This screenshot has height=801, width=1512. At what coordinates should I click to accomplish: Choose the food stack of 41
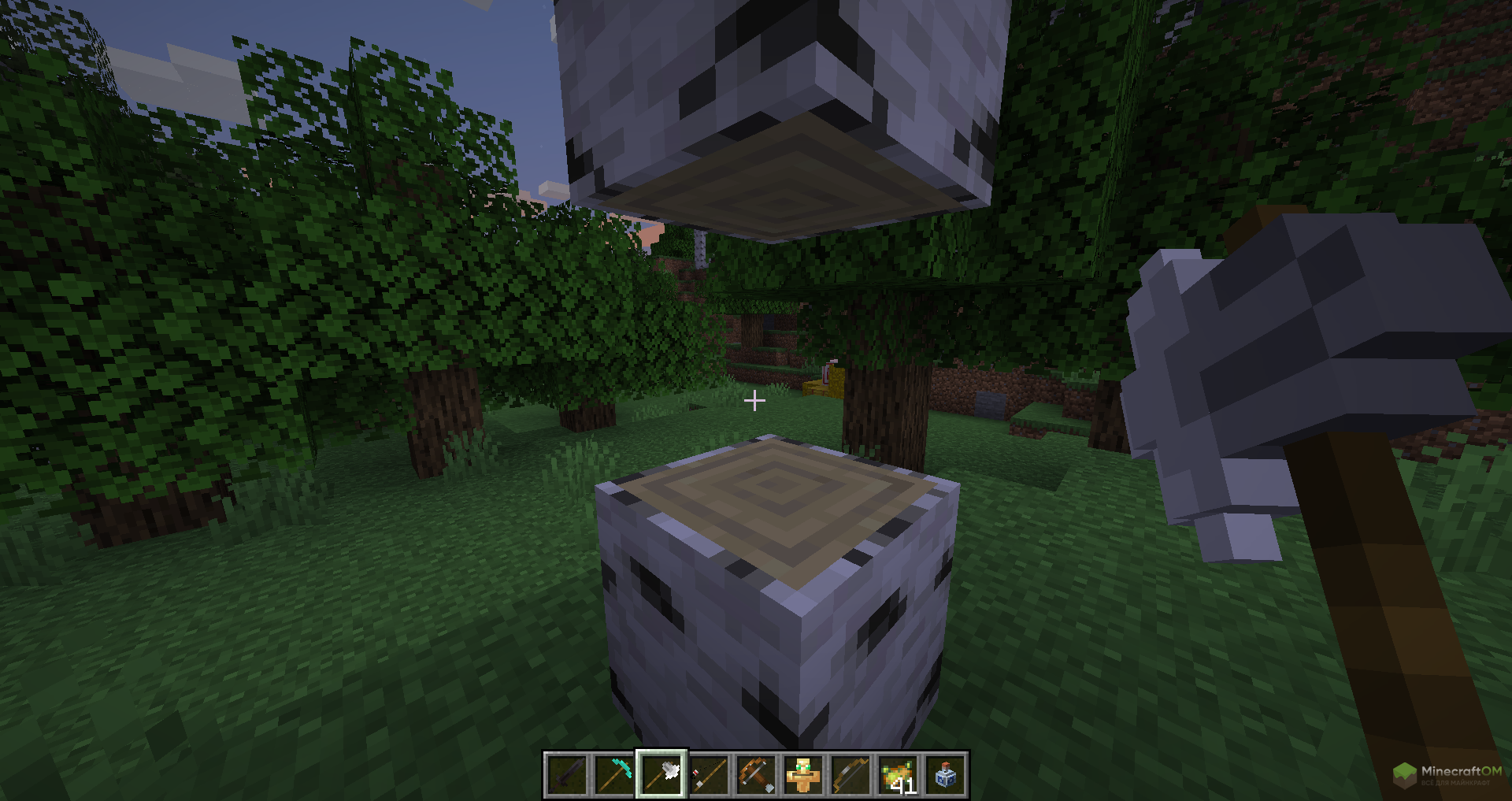[898, 775]
